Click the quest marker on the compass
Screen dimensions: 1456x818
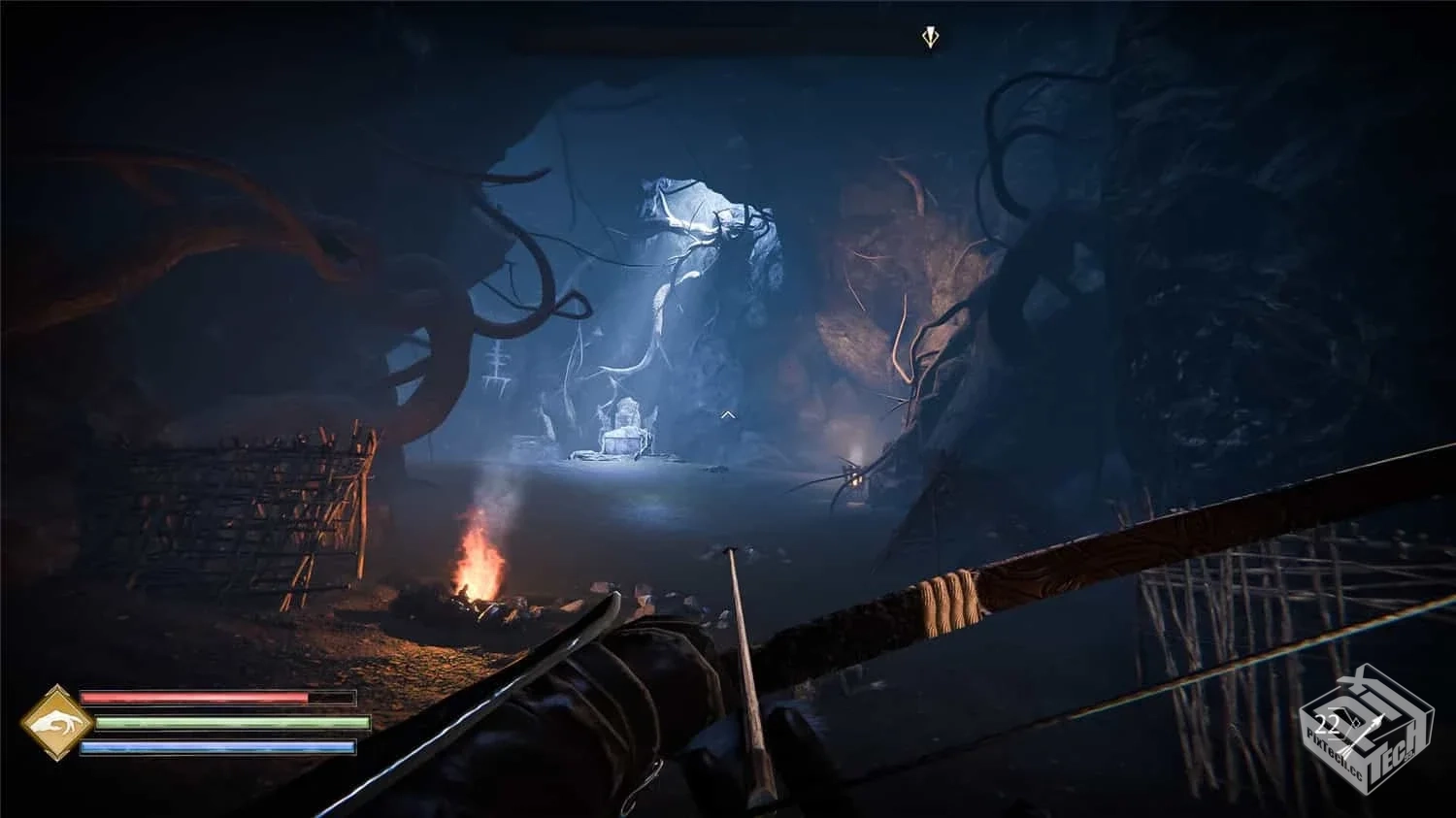931,38
